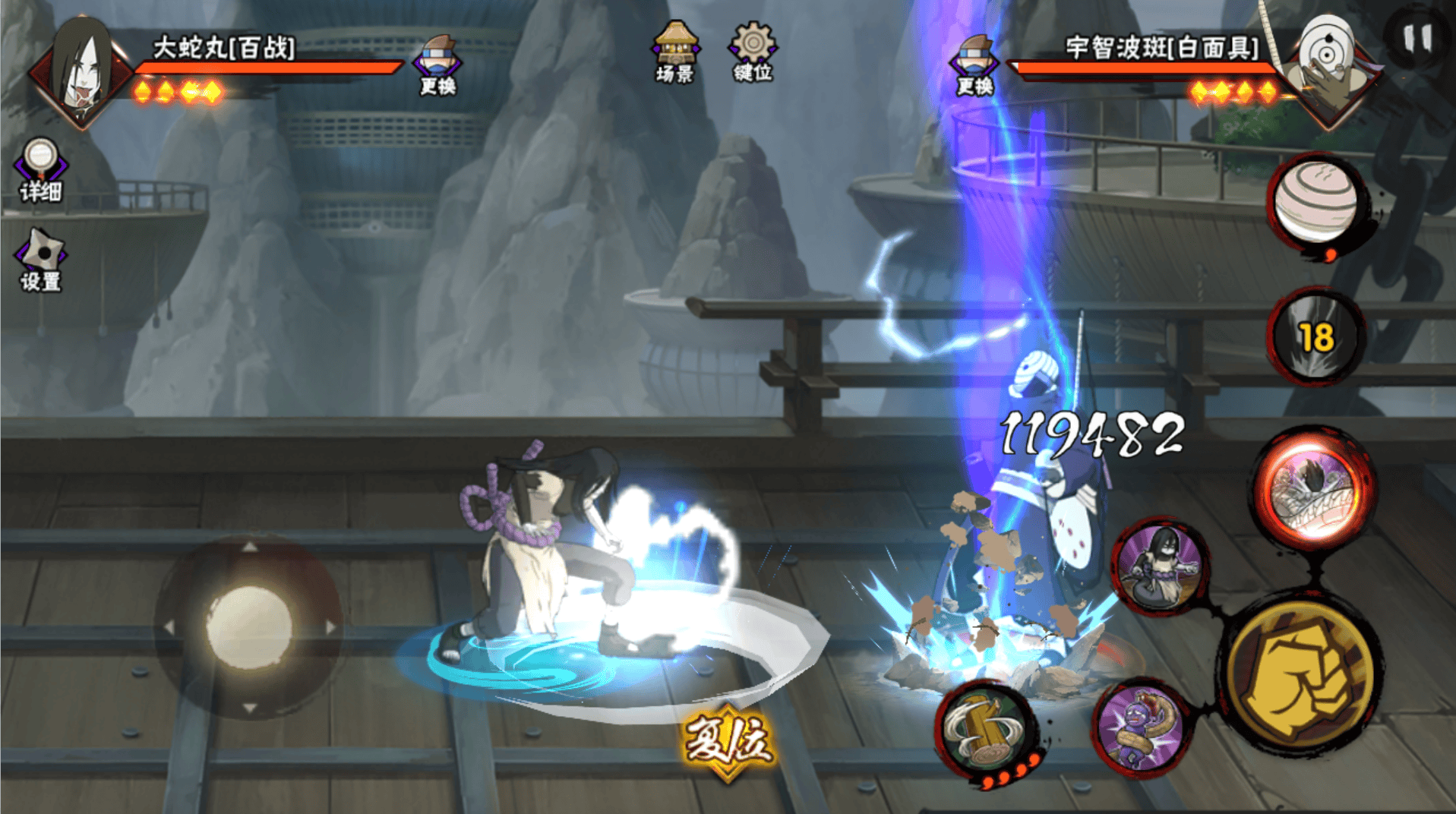
Task: Hit the golden 复位 reset button
Action: (x=728, y=742)
